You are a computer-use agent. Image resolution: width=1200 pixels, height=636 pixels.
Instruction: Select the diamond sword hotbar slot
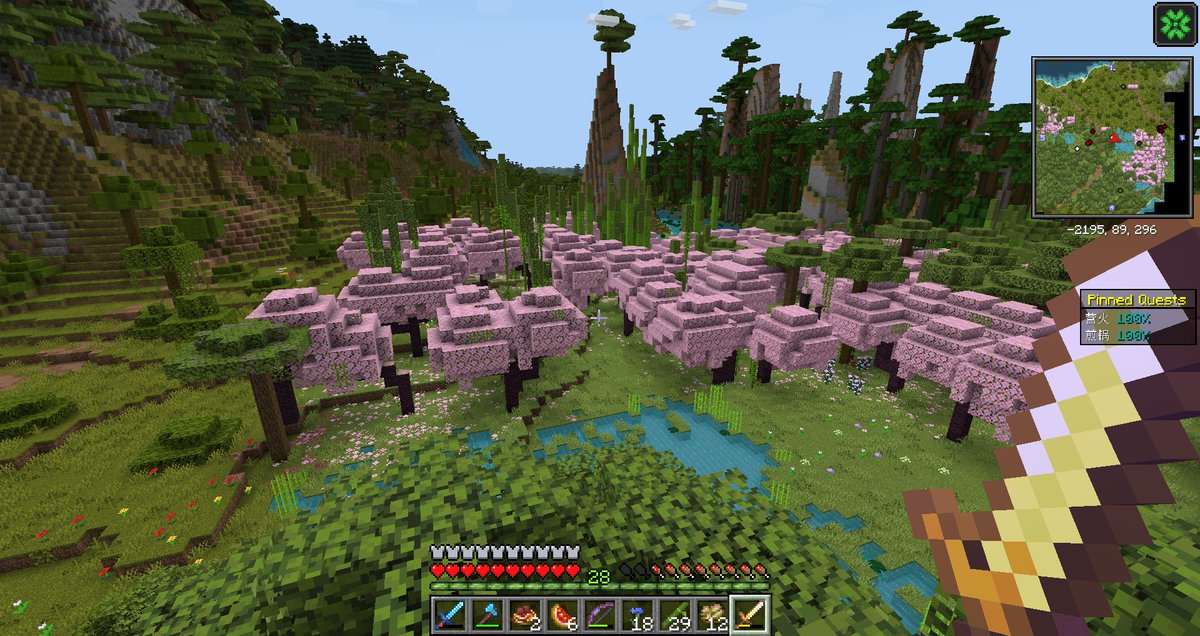448,613
